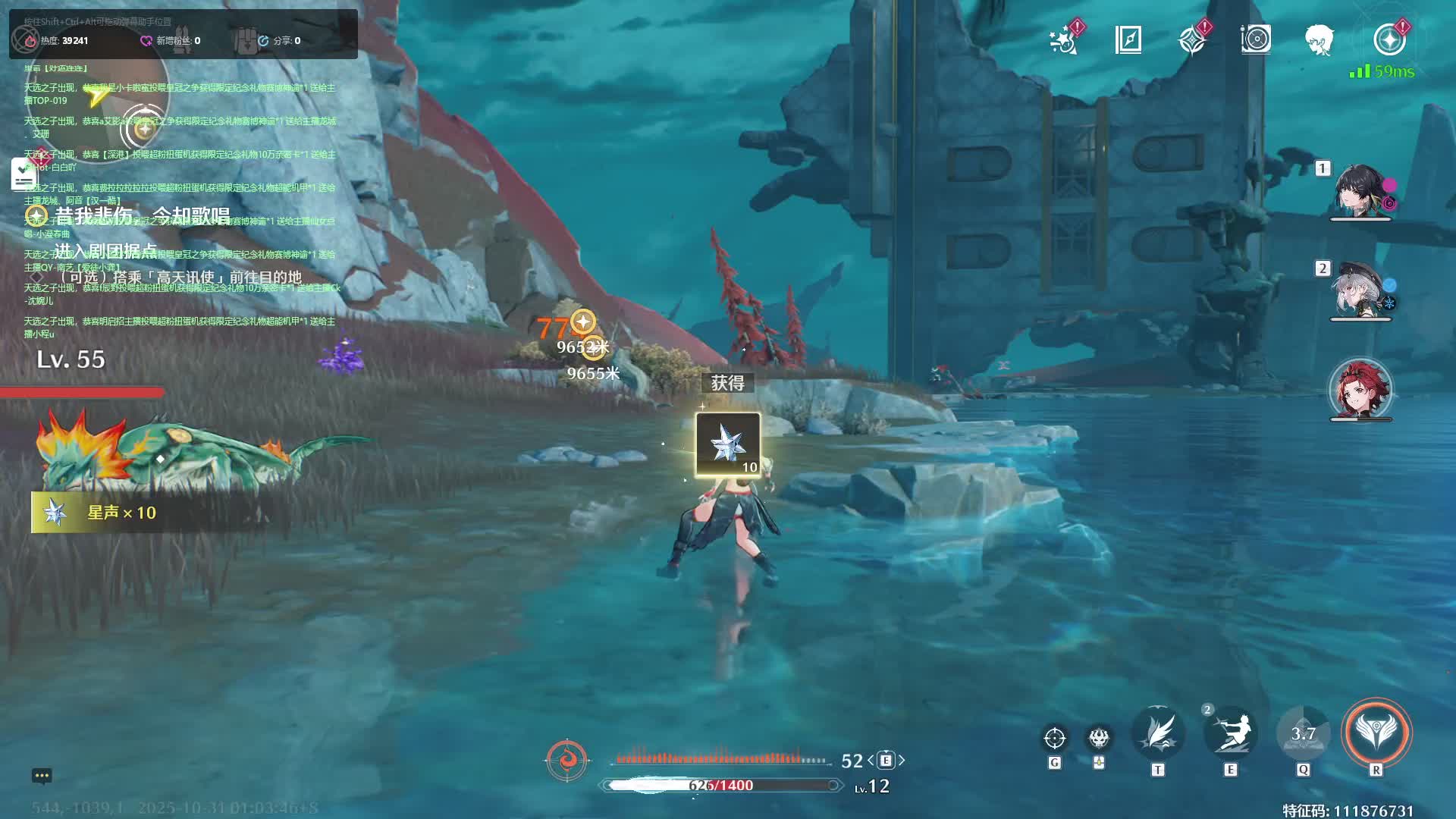Activate the crosshair lock-on icon
This screenshot has width=1456, height=819.
pyautogui.click(x=1054, y=737)
